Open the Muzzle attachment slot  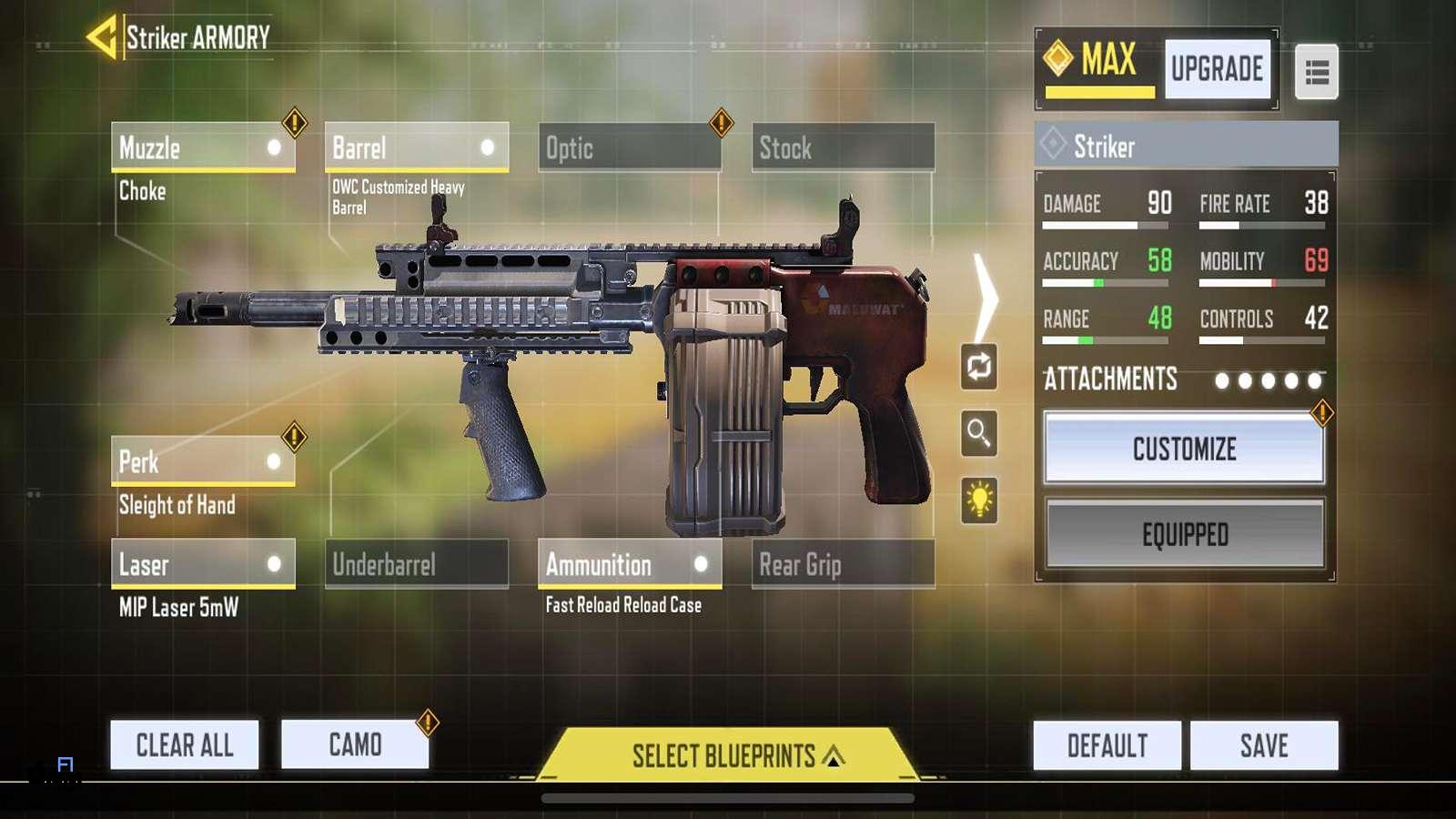(x=203, y=147)
